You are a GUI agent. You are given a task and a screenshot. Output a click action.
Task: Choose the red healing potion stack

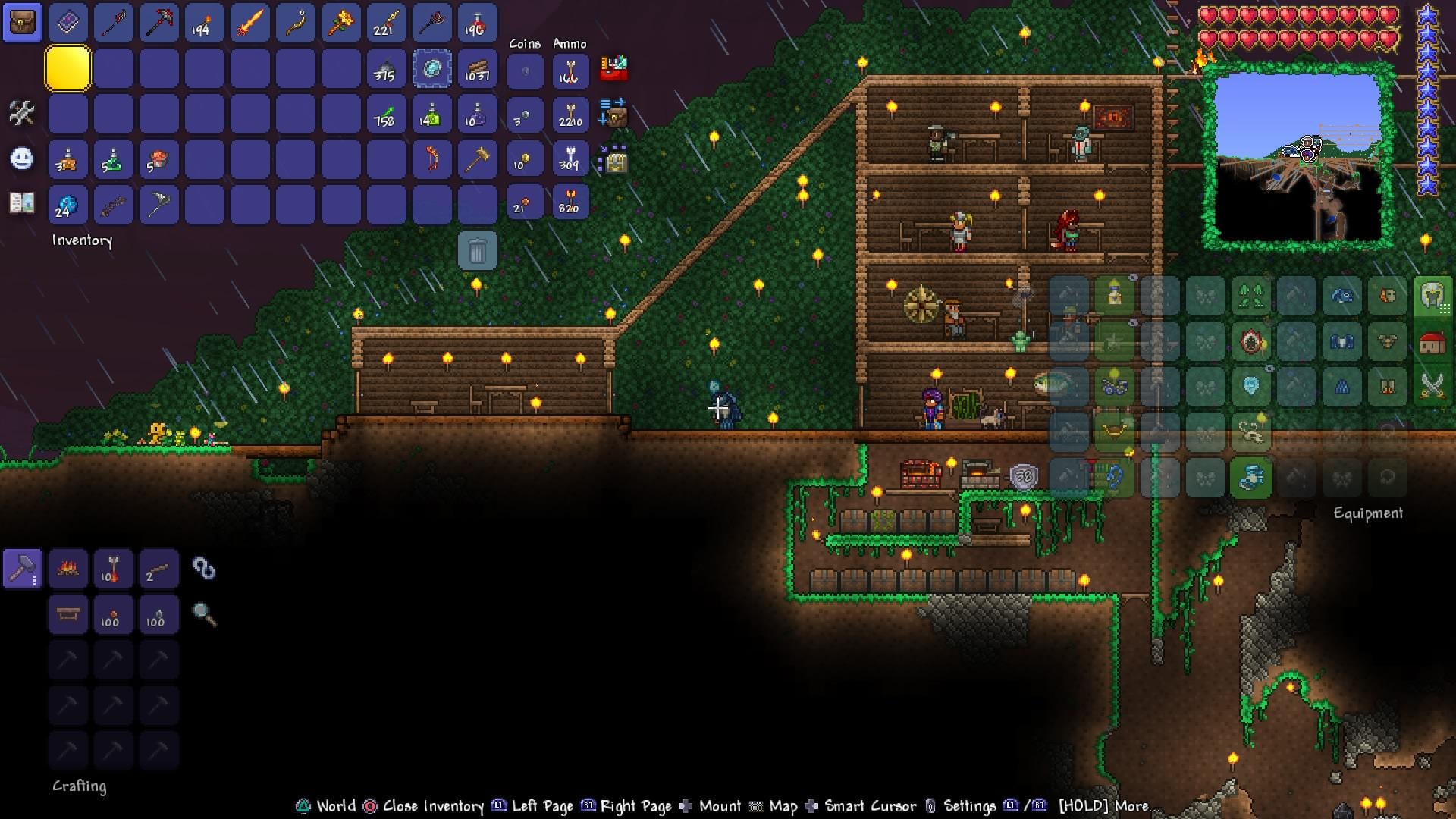(477, 24)
